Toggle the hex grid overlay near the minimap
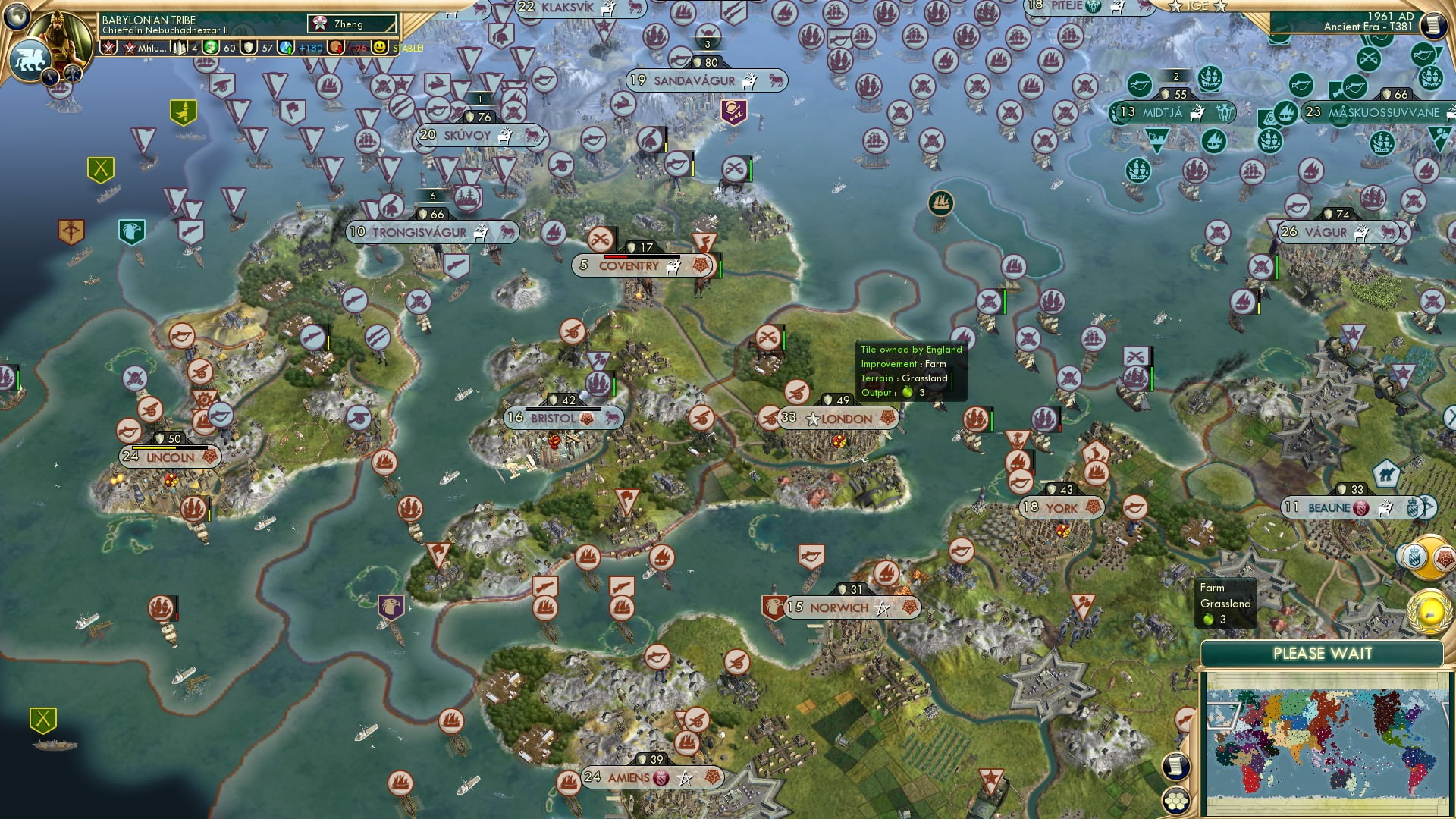Screen dimensions: 1456x819 pyautogui.click(x=1176, y=802)
